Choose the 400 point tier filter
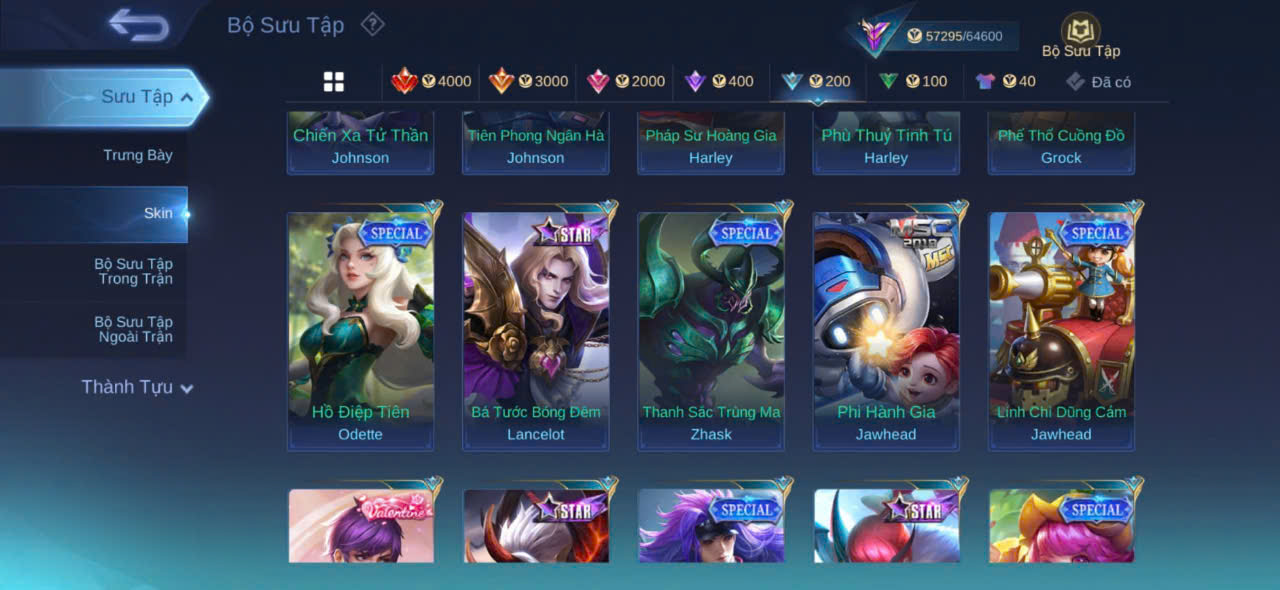1280x590 pixels. pyautogui.click(x=719, y=81)
